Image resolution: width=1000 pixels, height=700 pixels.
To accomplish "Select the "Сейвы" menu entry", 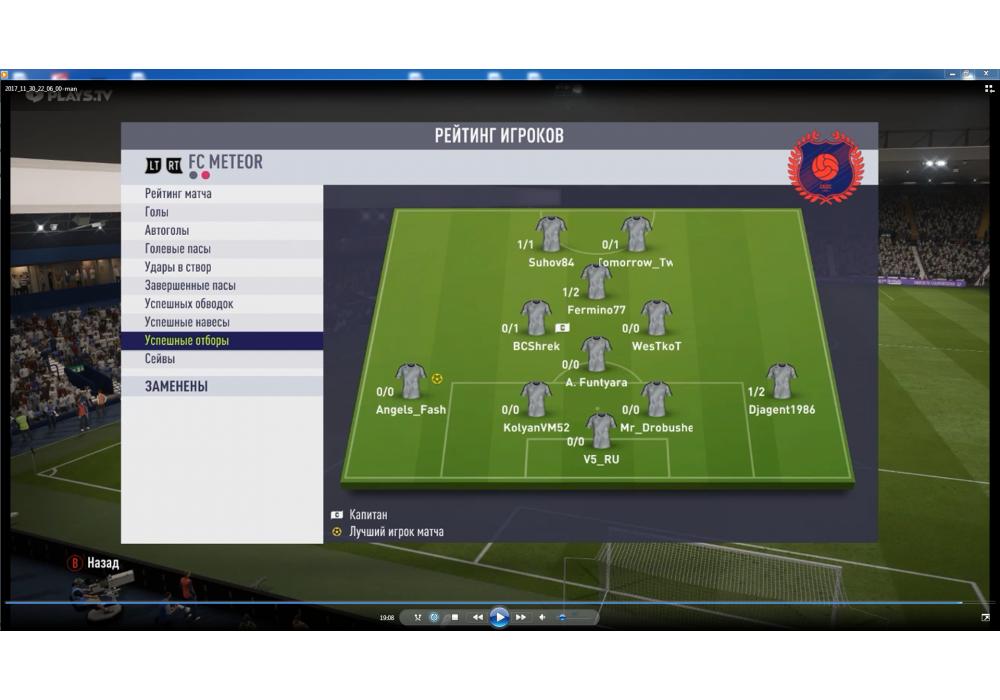I will point(160,359).
